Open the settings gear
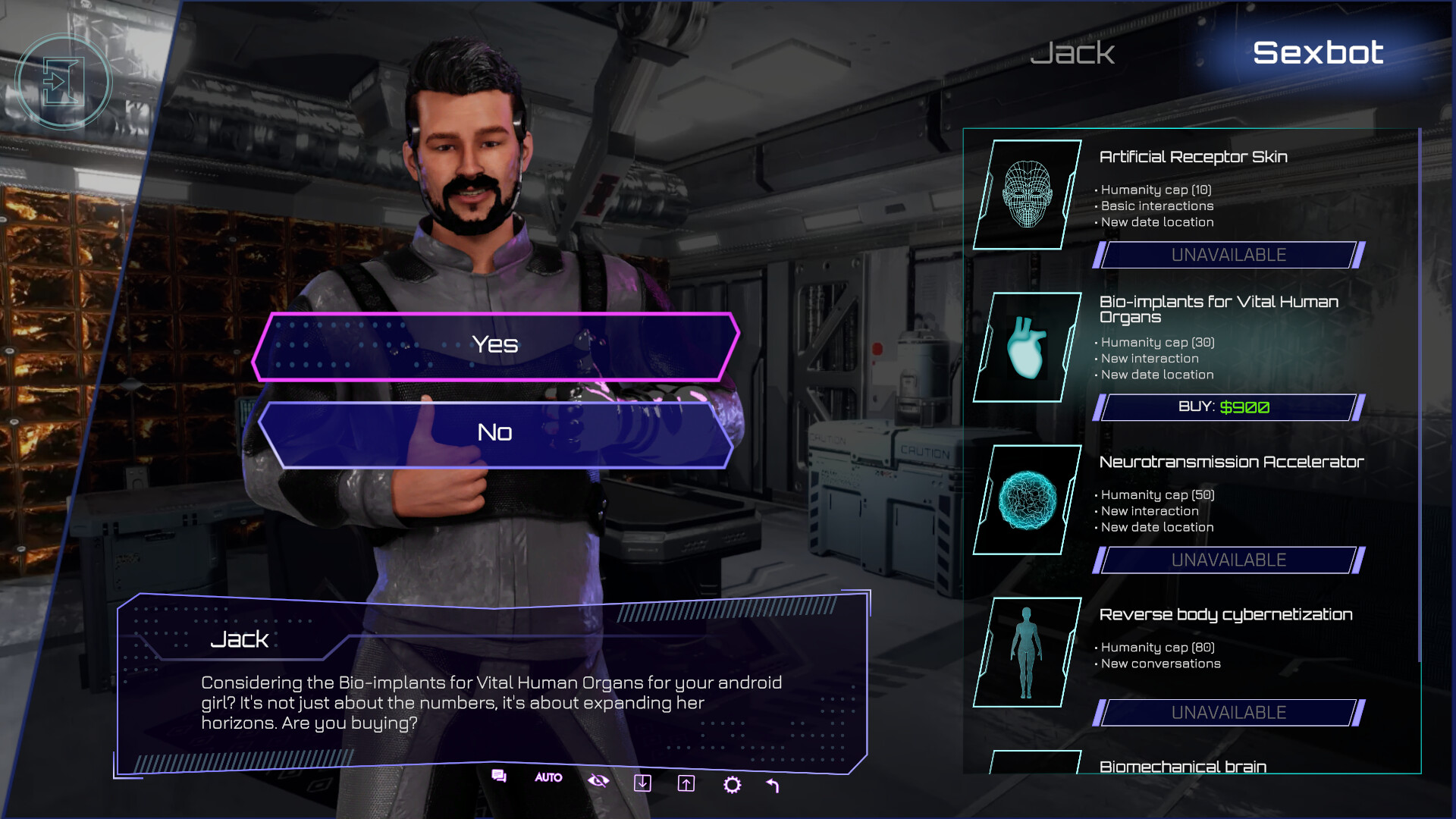This screenshot has height=819, width=1456. point(733,784)
